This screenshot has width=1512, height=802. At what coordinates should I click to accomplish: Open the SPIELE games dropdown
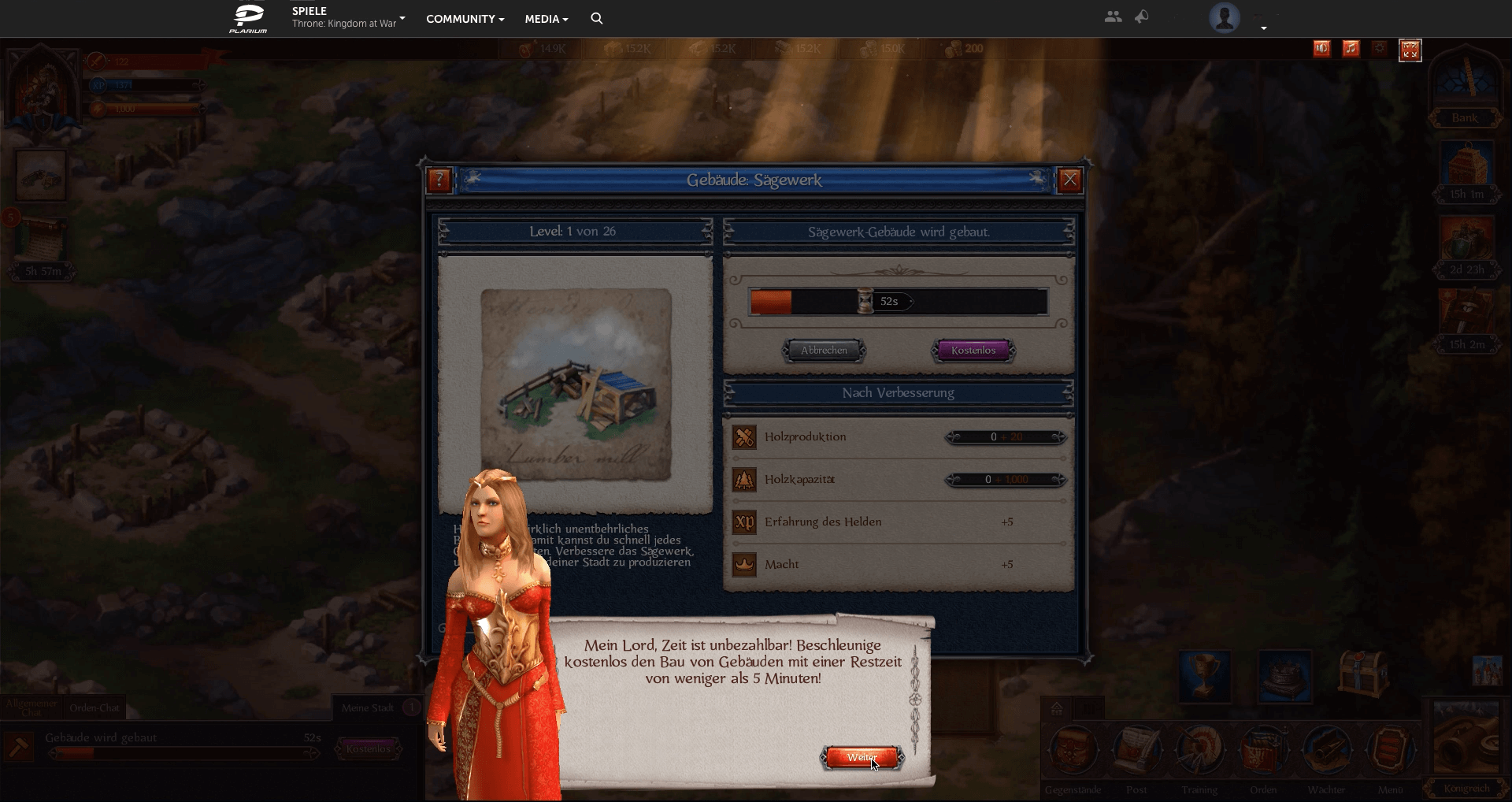click(347, 17)
